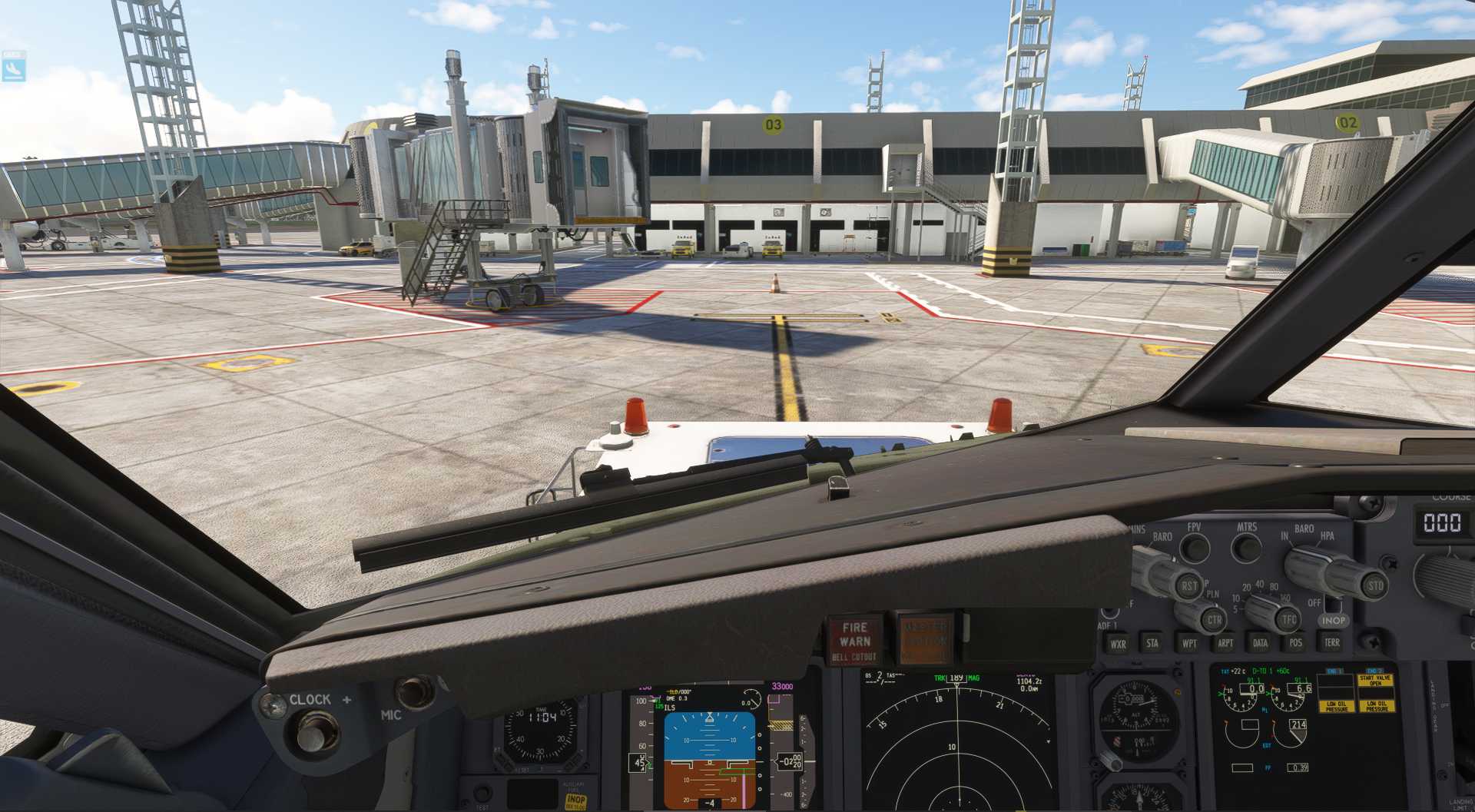
Task: Toggle the MTRS meters button
Action: click(x=1246, y=548)
